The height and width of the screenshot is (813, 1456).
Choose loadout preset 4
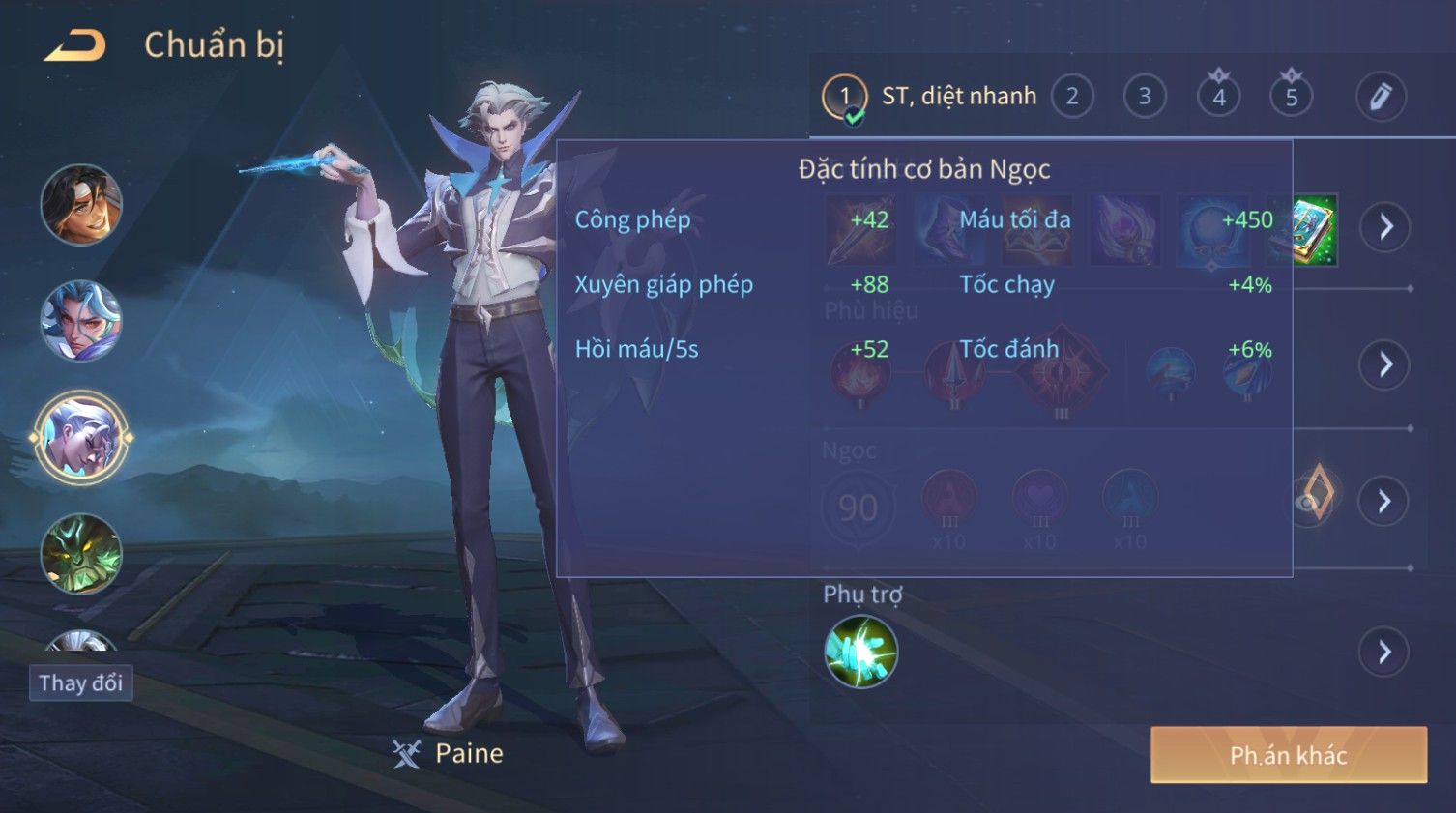[1218, 97]
